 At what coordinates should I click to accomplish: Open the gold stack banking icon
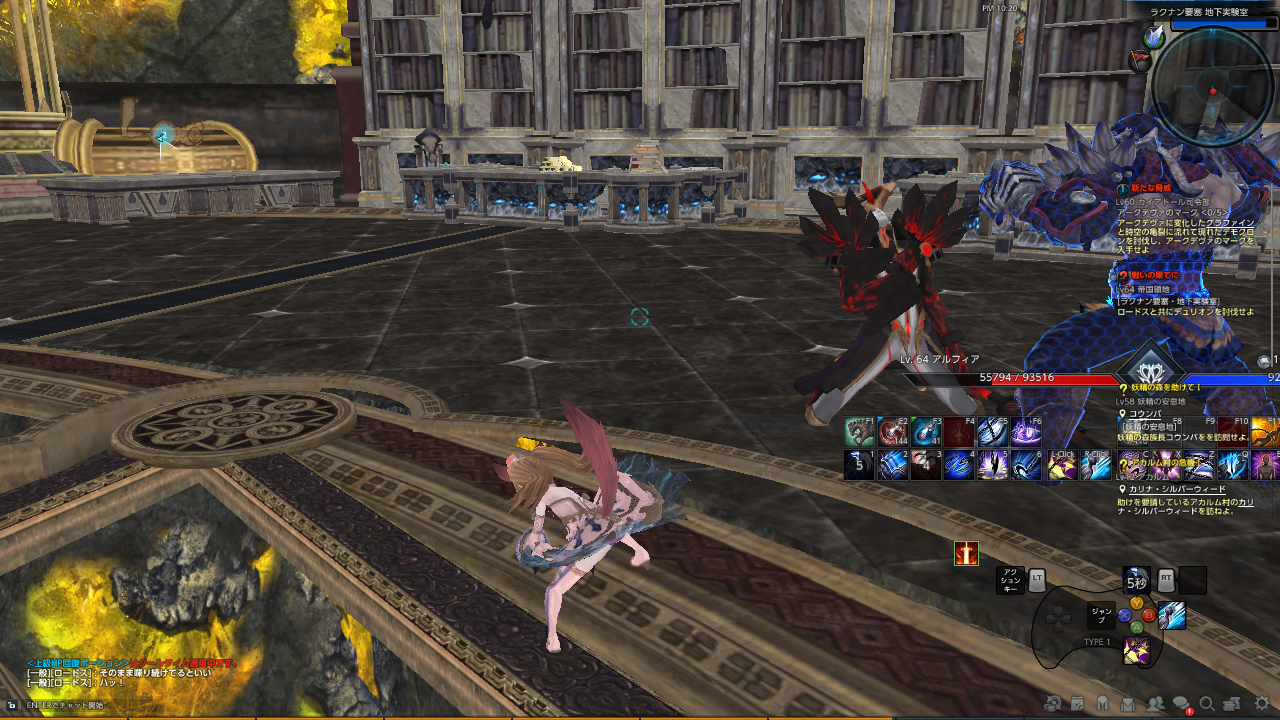(1232, 703)
